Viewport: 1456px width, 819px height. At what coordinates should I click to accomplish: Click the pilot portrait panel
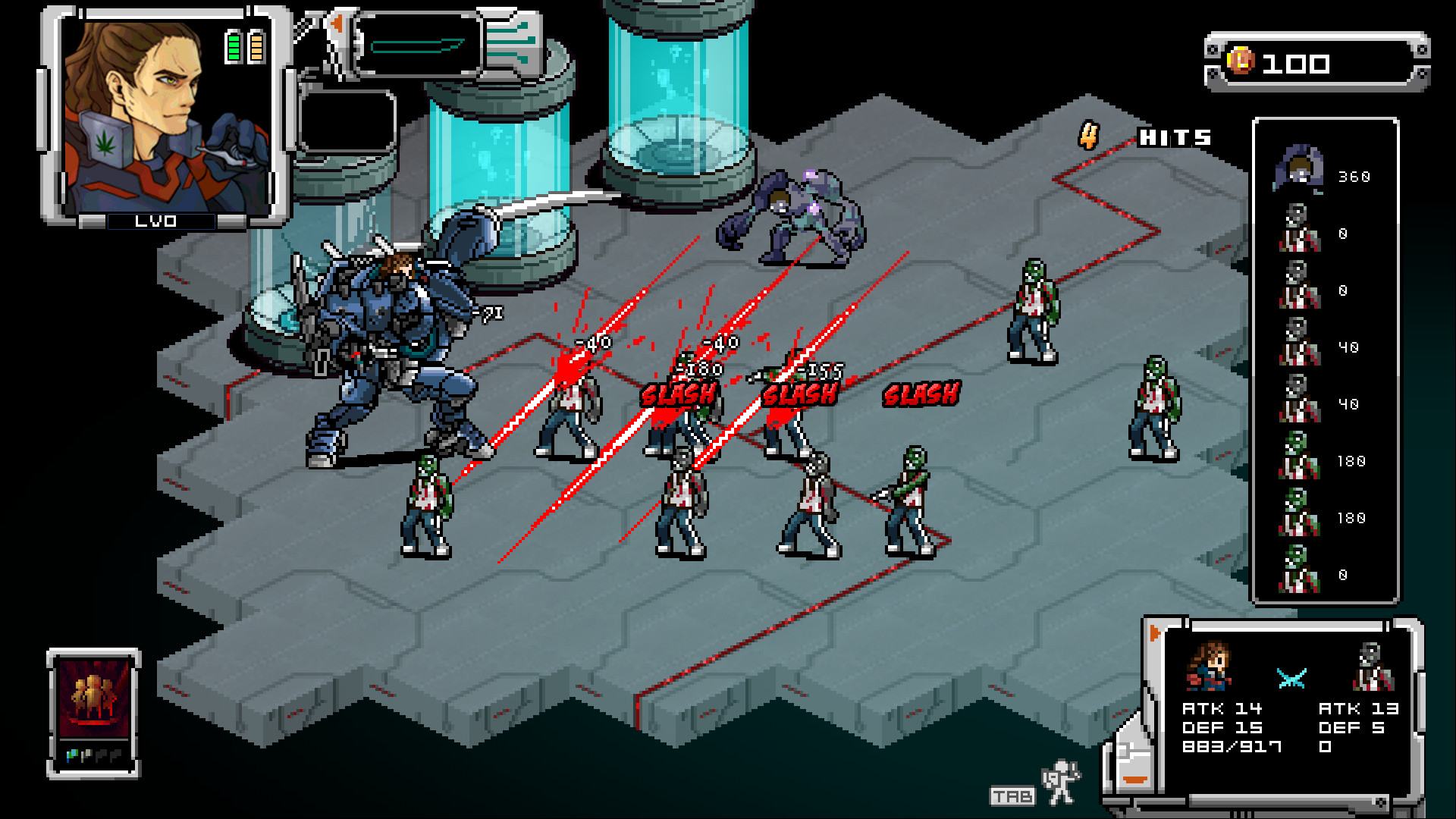click(166, 118)
